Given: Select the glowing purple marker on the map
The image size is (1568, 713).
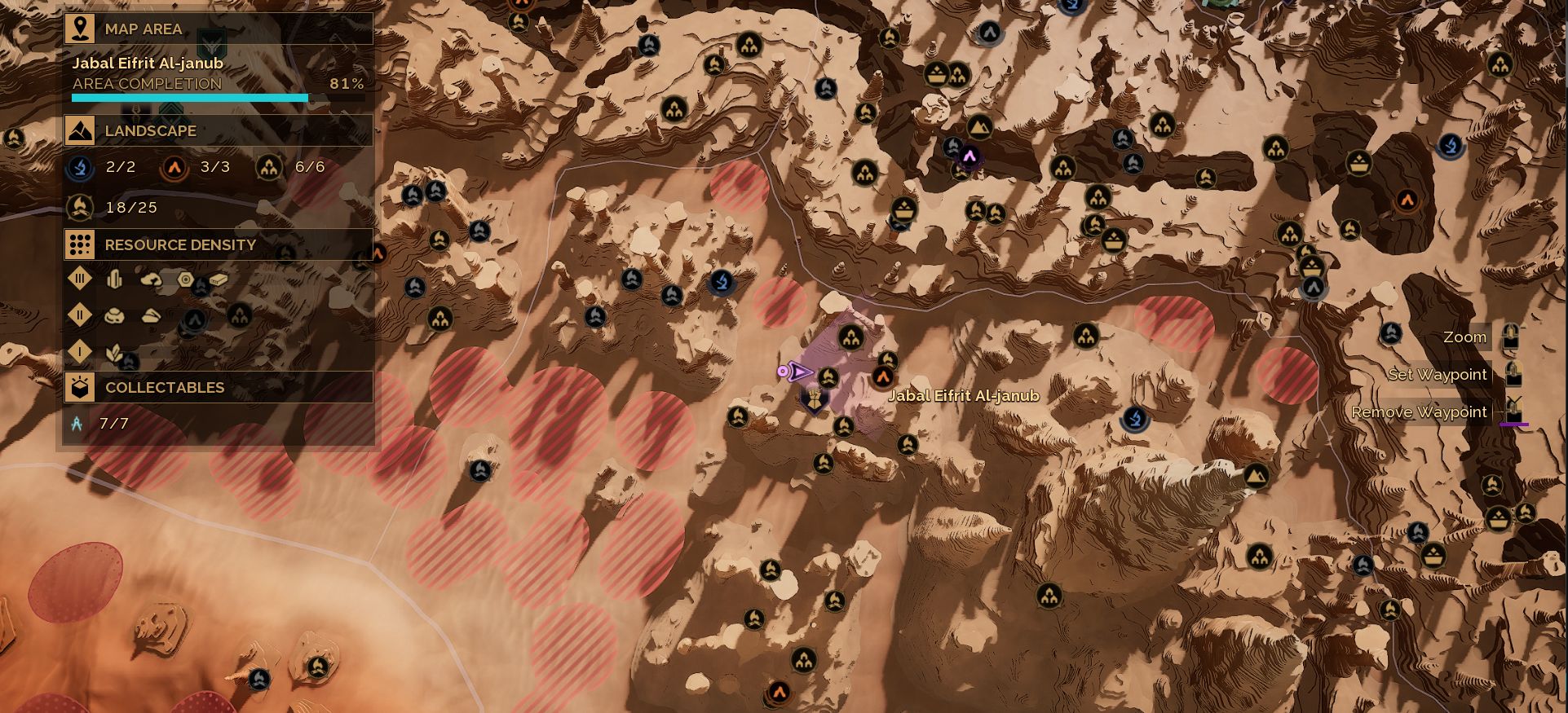Looking at the screenshot, I should click(x=969, y=156).
